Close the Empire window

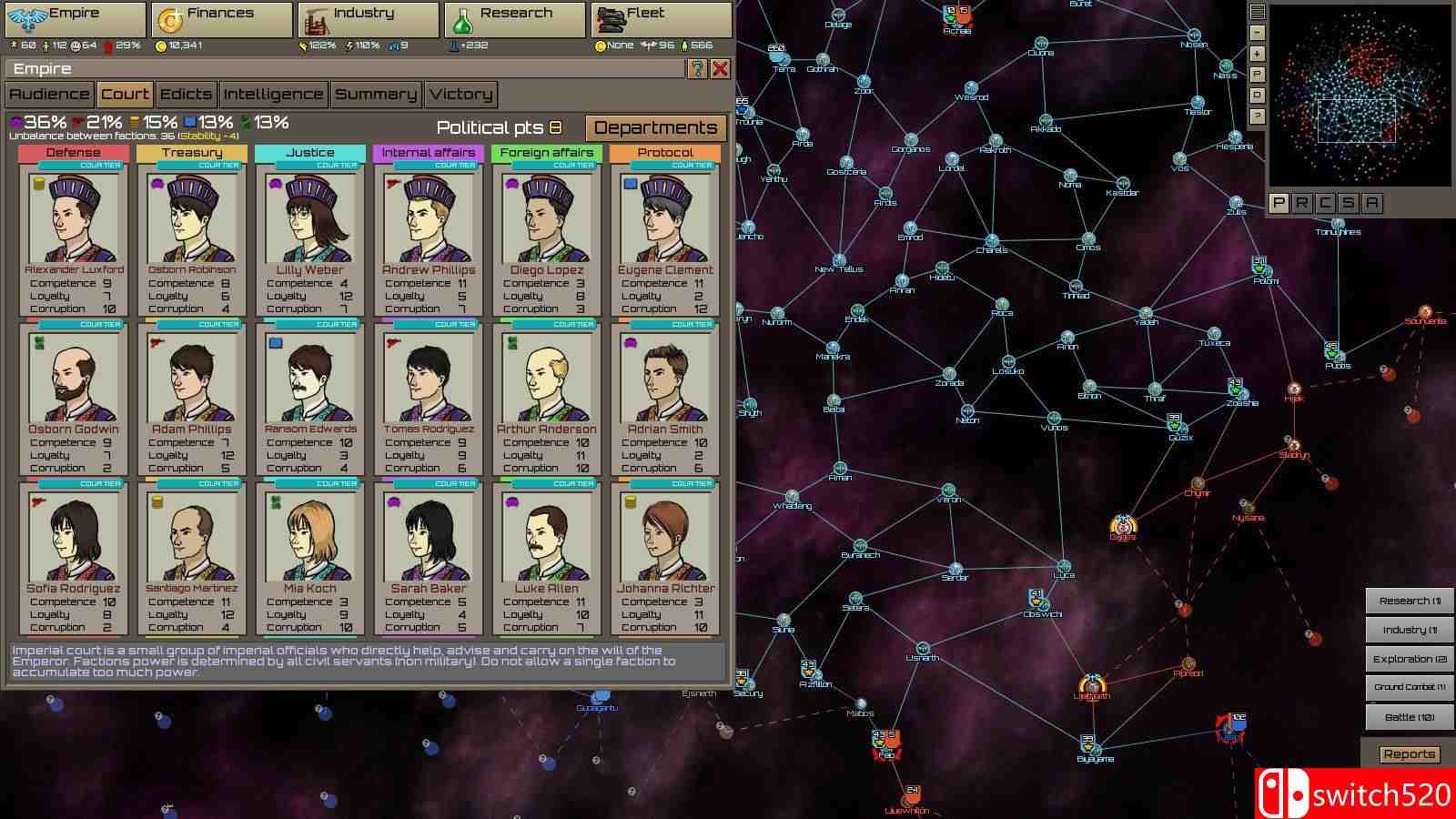tap(720, 69)
